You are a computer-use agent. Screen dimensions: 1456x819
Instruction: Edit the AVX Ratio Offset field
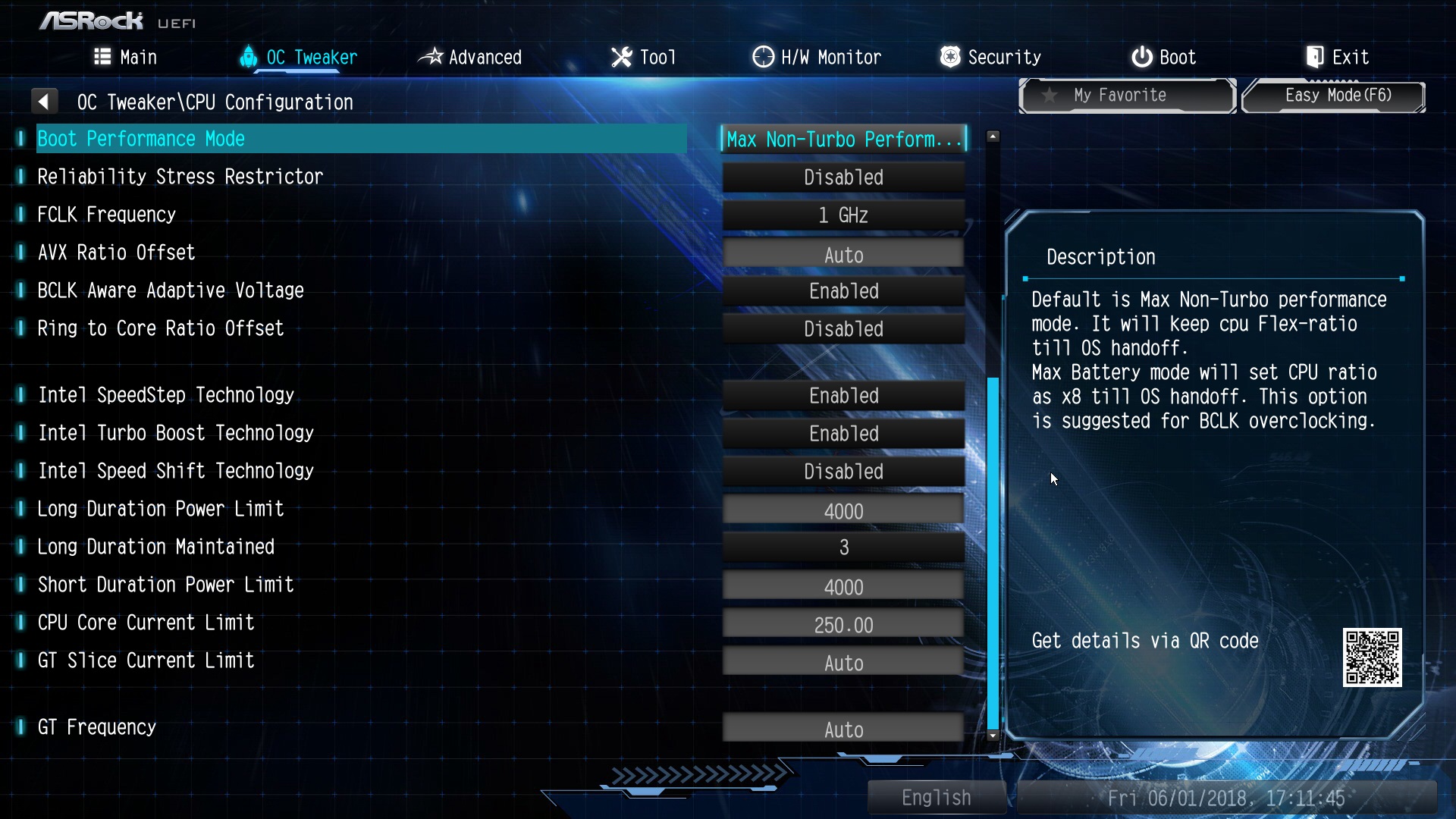coord(843,254)
